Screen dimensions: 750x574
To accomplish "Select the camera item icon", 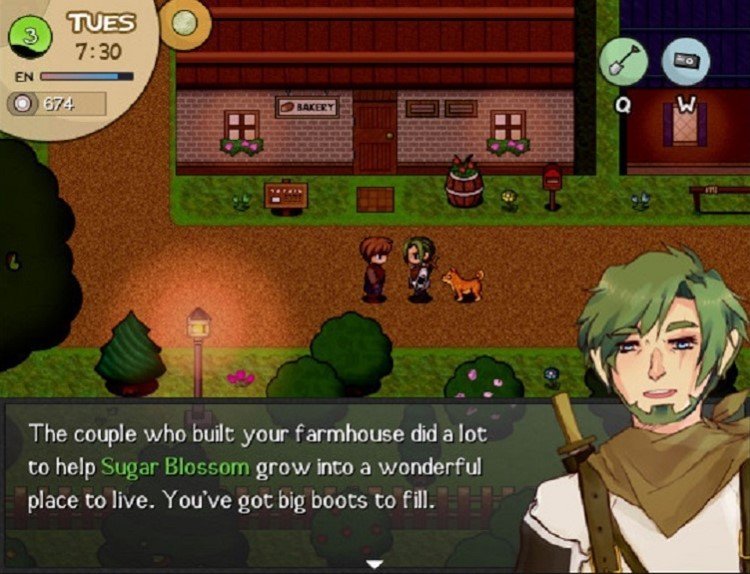I will coord(686,61).
